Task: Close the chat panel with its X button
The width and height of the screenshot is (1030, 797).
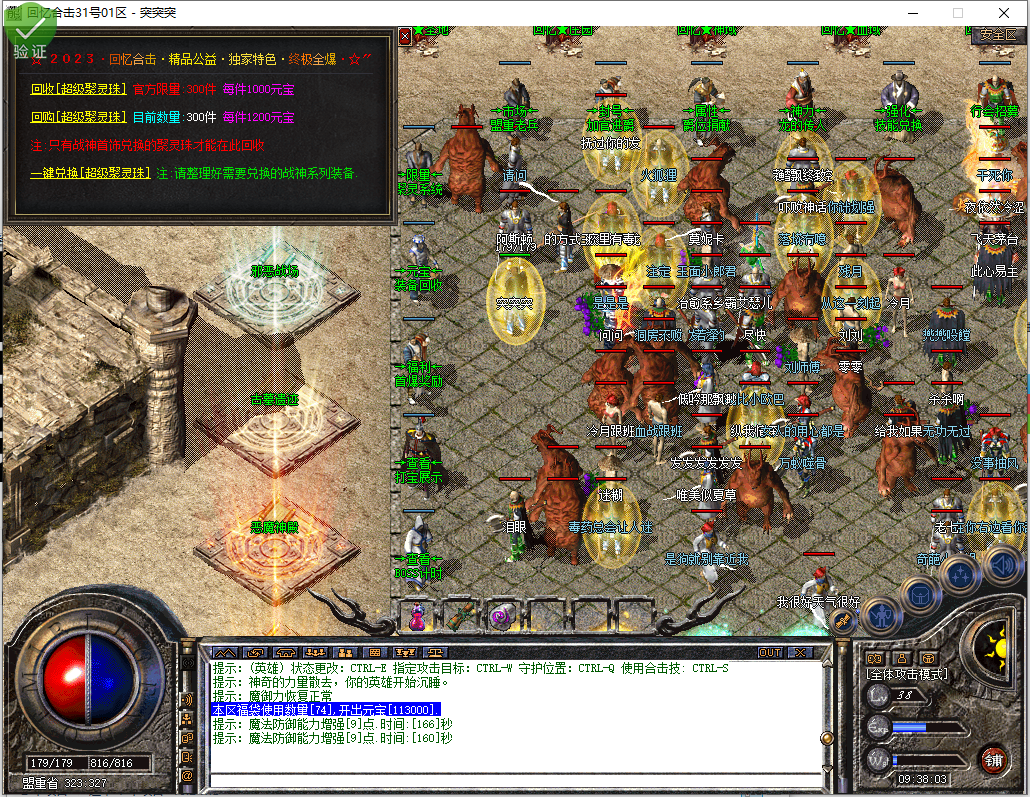Action: pos(798,652)
